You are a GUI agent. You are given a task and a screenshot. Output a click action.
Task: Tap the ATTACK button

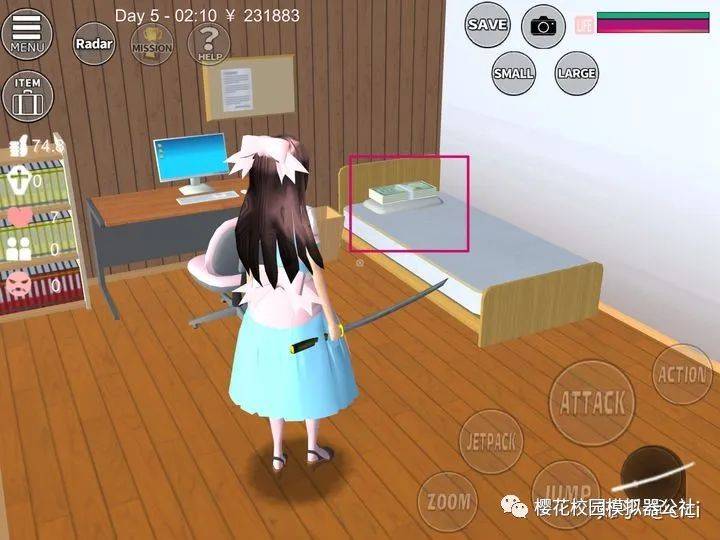tap(593, 402)
